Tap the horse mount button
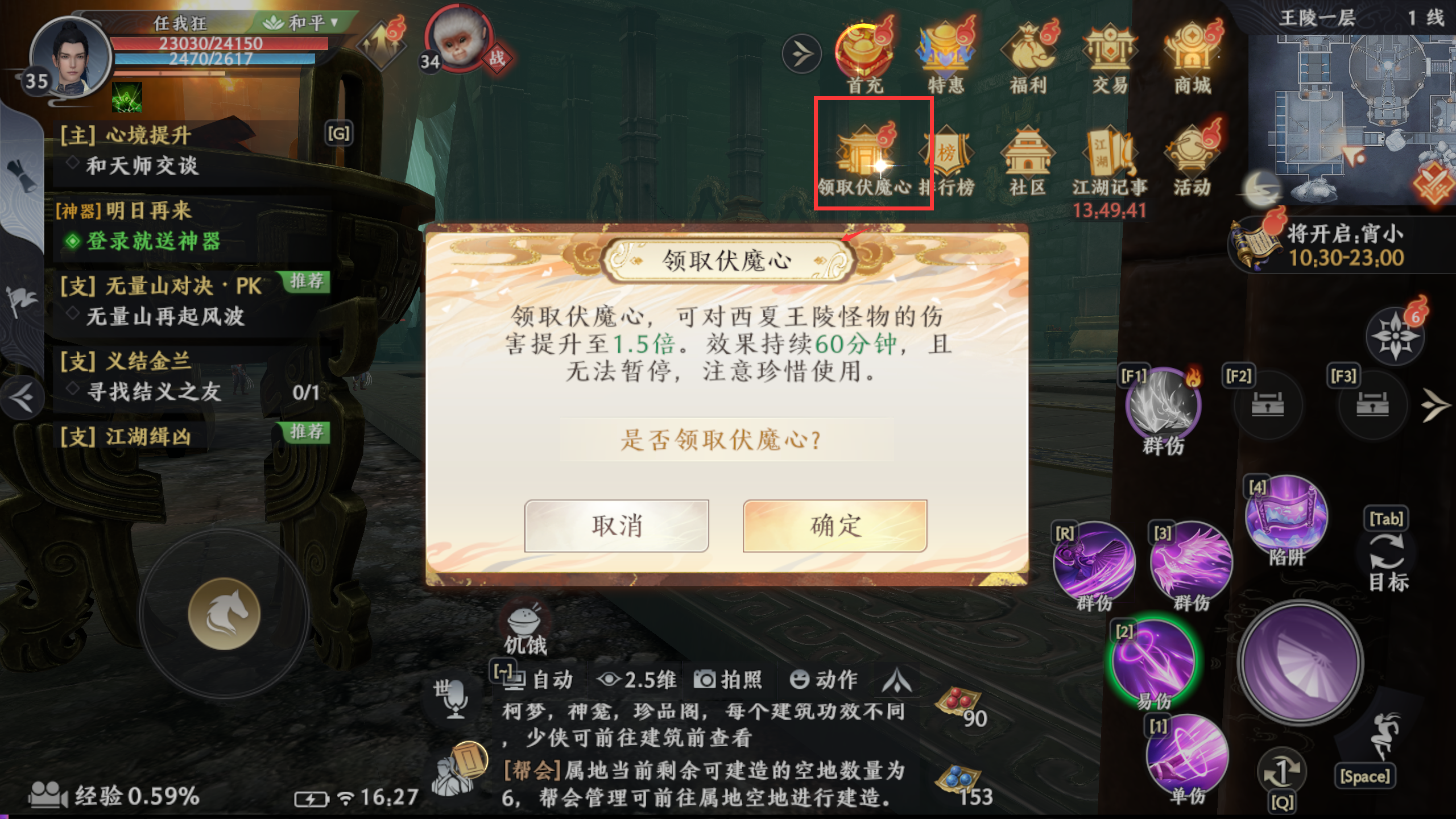This screenshot has width=1456, height=819. (x=224, y=613)
